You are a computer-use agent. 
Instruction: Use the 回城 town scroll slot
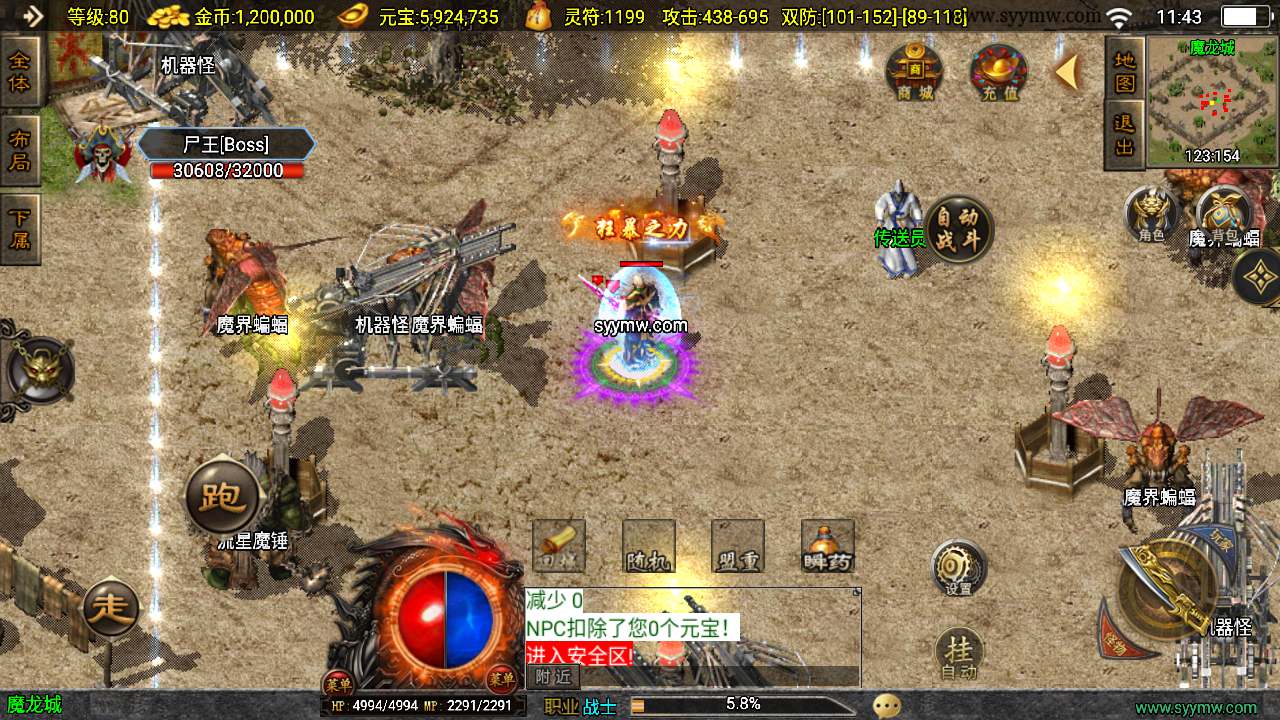pos(559,546)
